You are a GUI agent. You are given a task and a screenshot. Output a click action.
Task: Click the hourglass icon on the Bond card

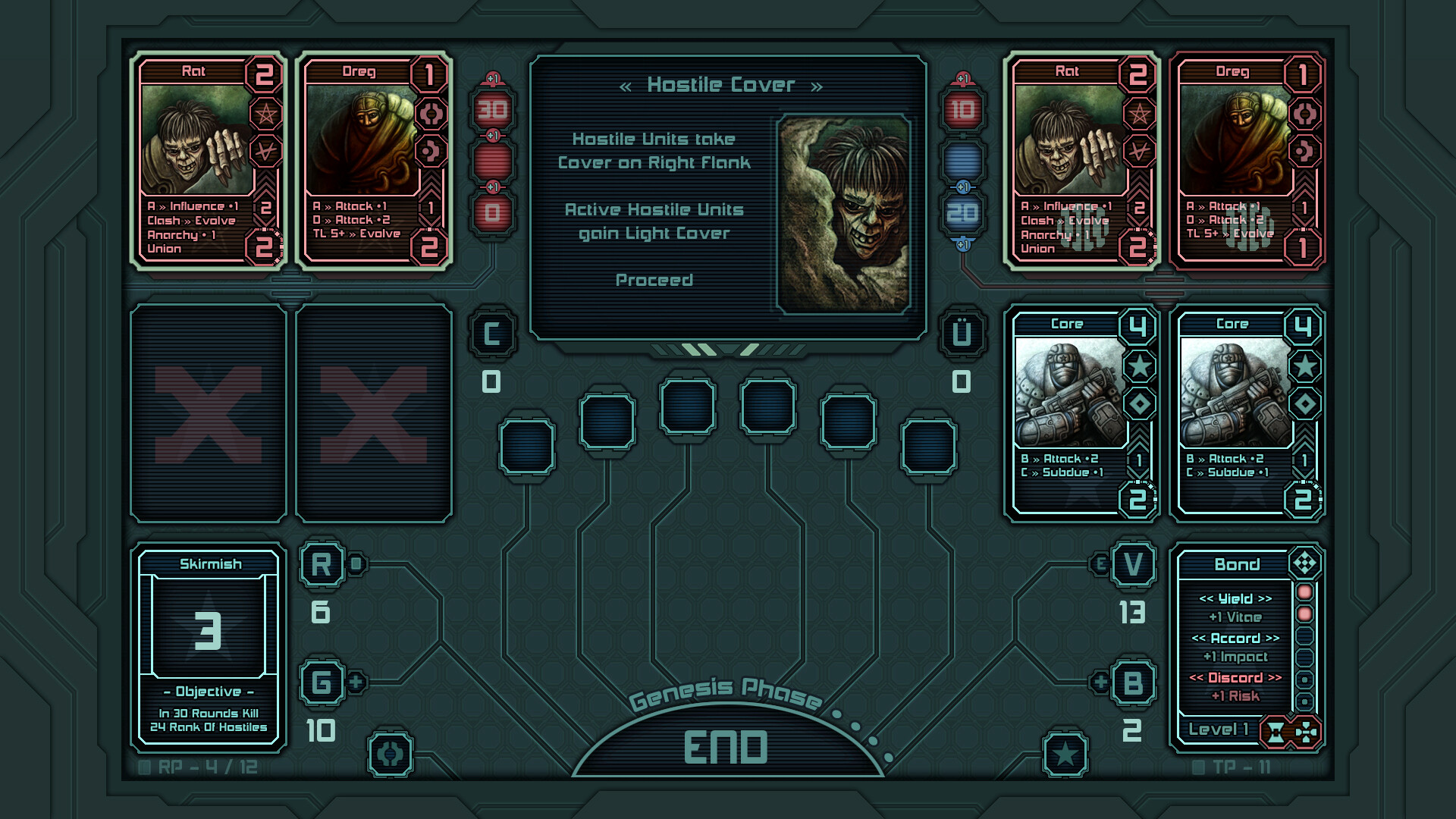[x=1276, y=732]
